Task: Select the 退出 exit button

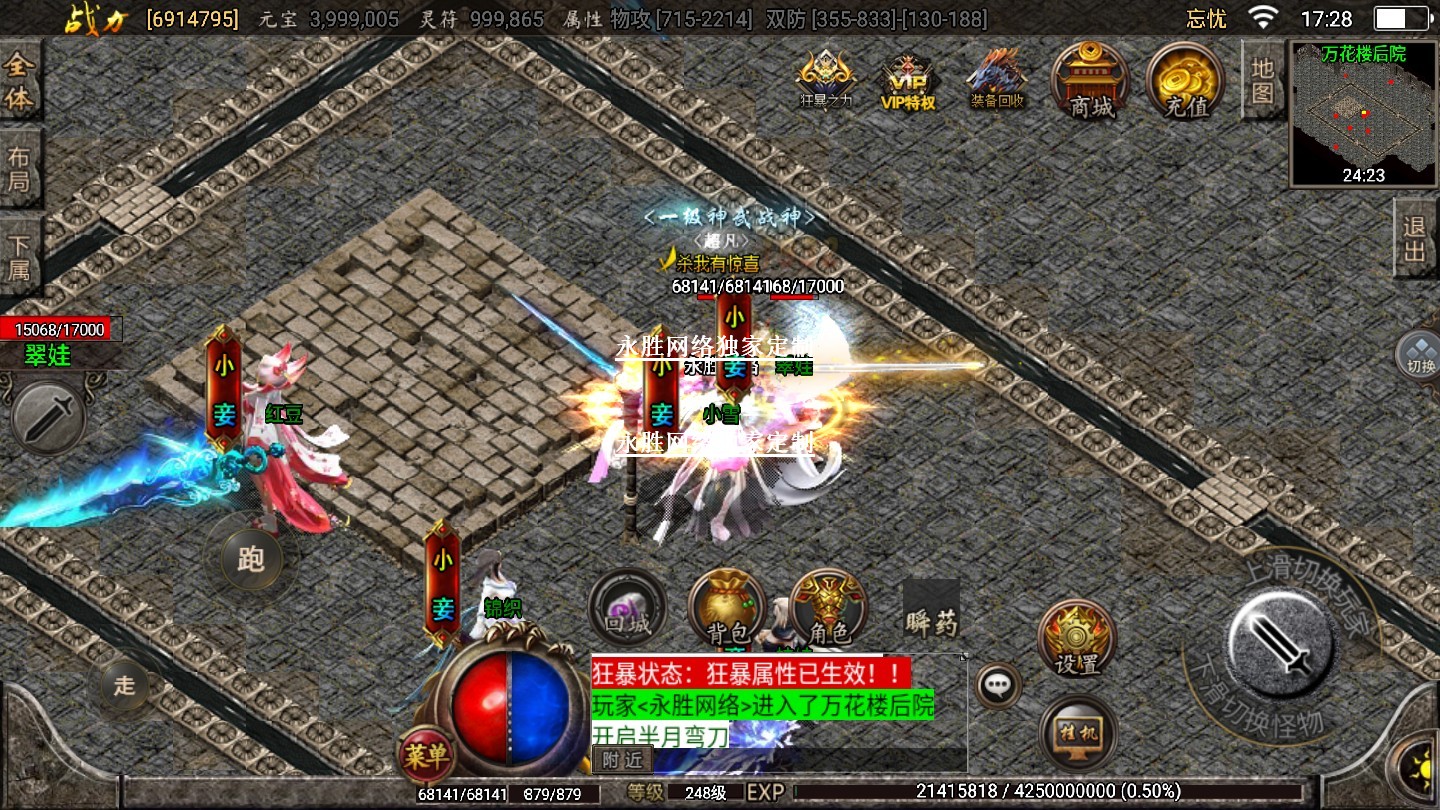Action: coord(1415,238)
